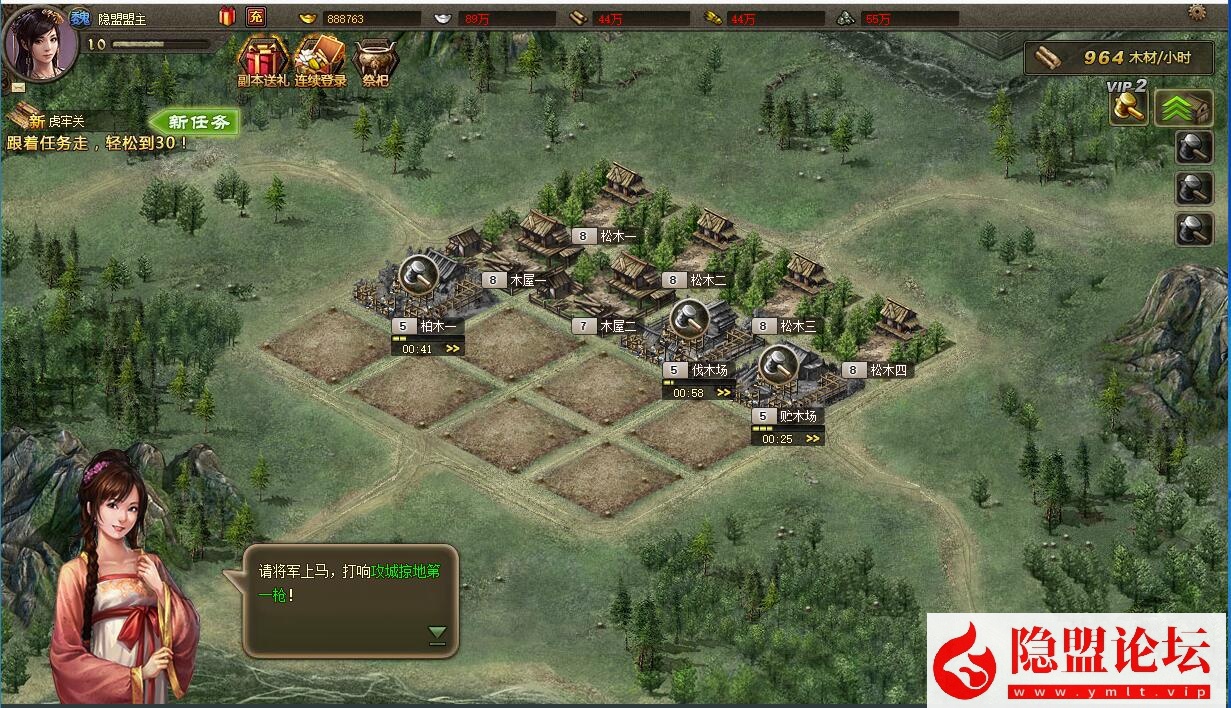This screenshot has height=708, width=1231.
Task: Speed up the 伐木场 construction timer
Action: tap(724, 393)
